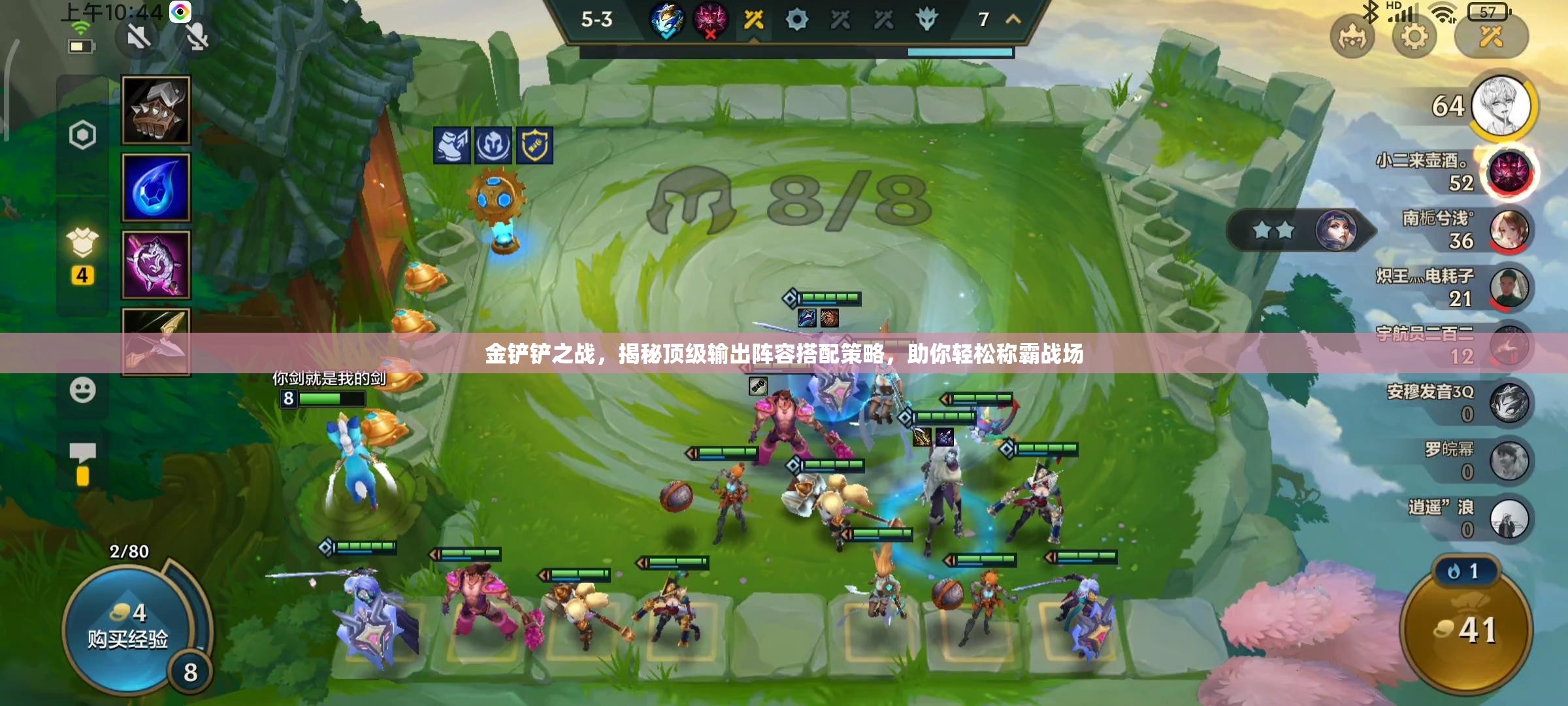The image size is (1568, 706).
Task: Select the purple dragon claw item slot
Action: (156, 265)
